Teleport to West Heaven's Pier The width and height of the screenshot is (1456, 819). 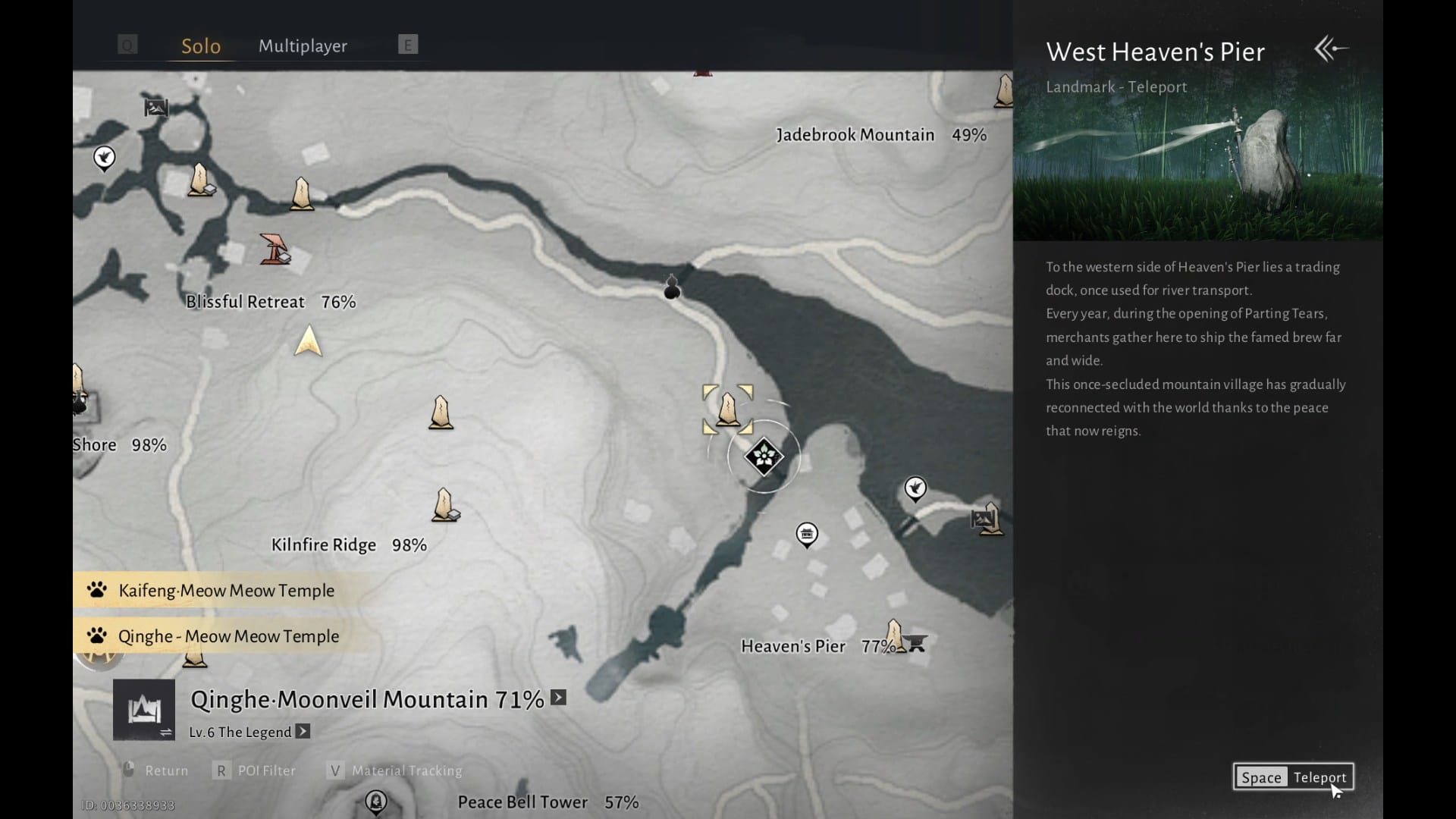(1293, 777)
